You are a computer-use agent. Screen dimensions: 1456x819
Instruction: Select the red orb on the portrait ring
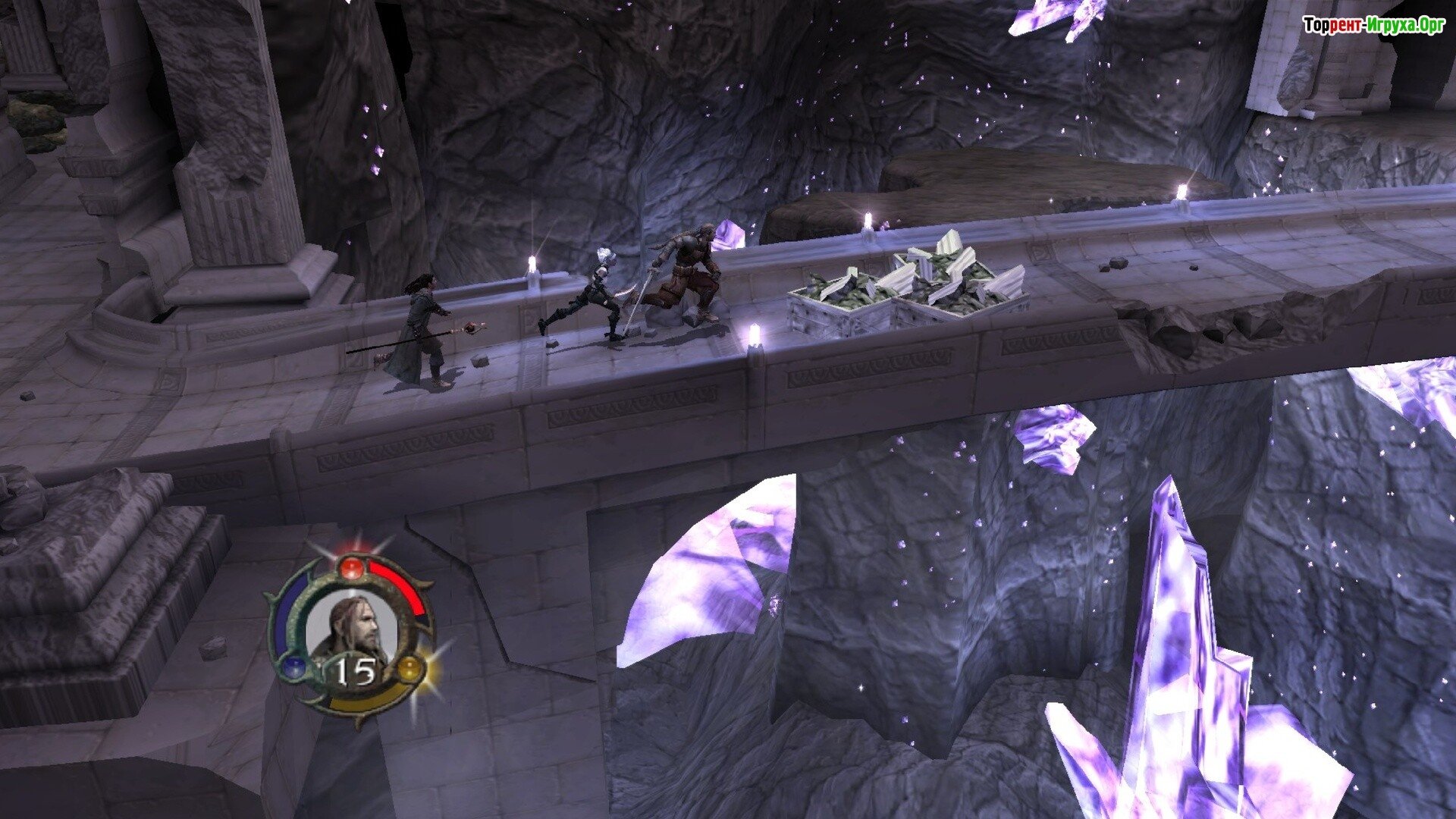[x=351, y=568]
